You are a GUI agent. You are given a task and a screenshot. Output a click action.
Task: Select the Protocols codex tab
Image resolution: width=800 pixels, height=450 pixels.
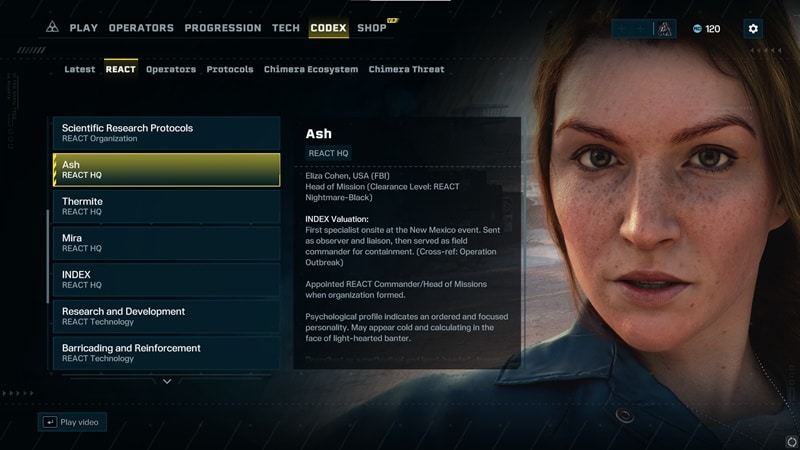click(x=230, y=70)
